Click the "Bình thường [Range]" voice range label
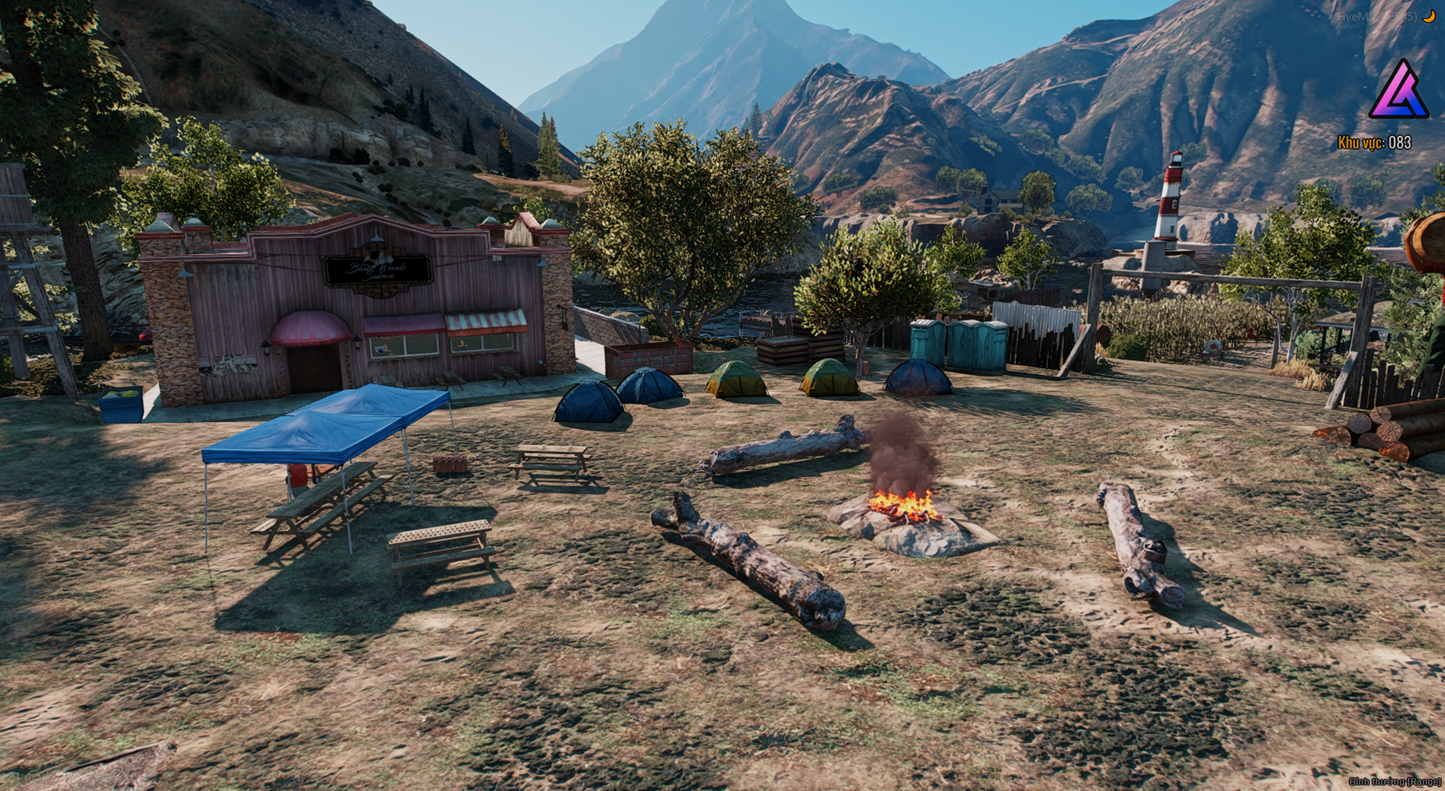 (1394, 781)
